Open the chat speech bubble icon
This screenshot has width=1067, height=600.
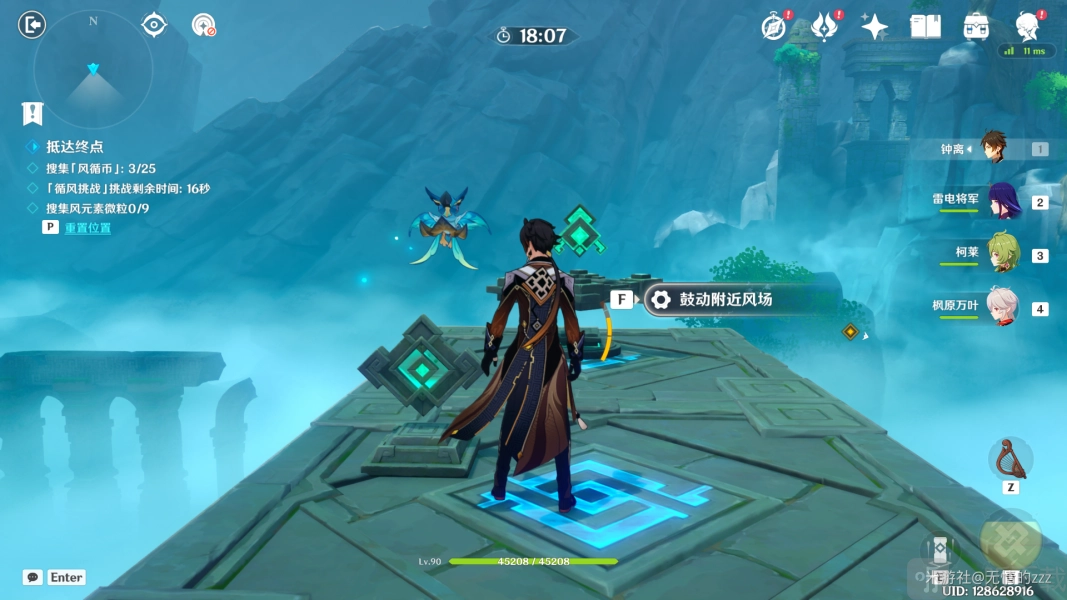click(33, 577)
